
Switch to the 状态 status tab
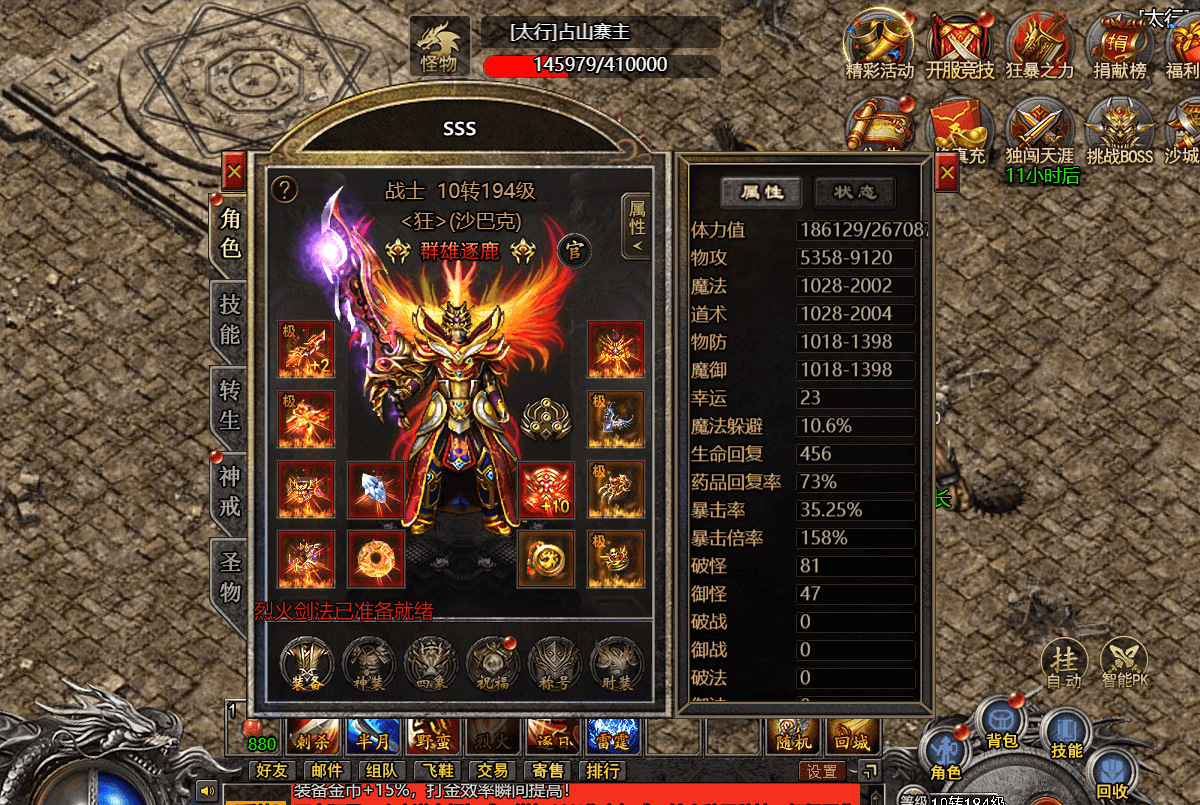pos(853,192)
